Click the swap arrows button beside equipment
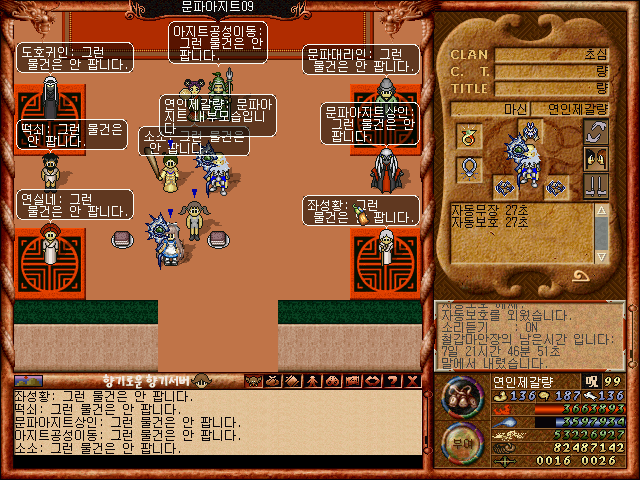Viewport: 640px width, 480px height. tap(596, 132)
